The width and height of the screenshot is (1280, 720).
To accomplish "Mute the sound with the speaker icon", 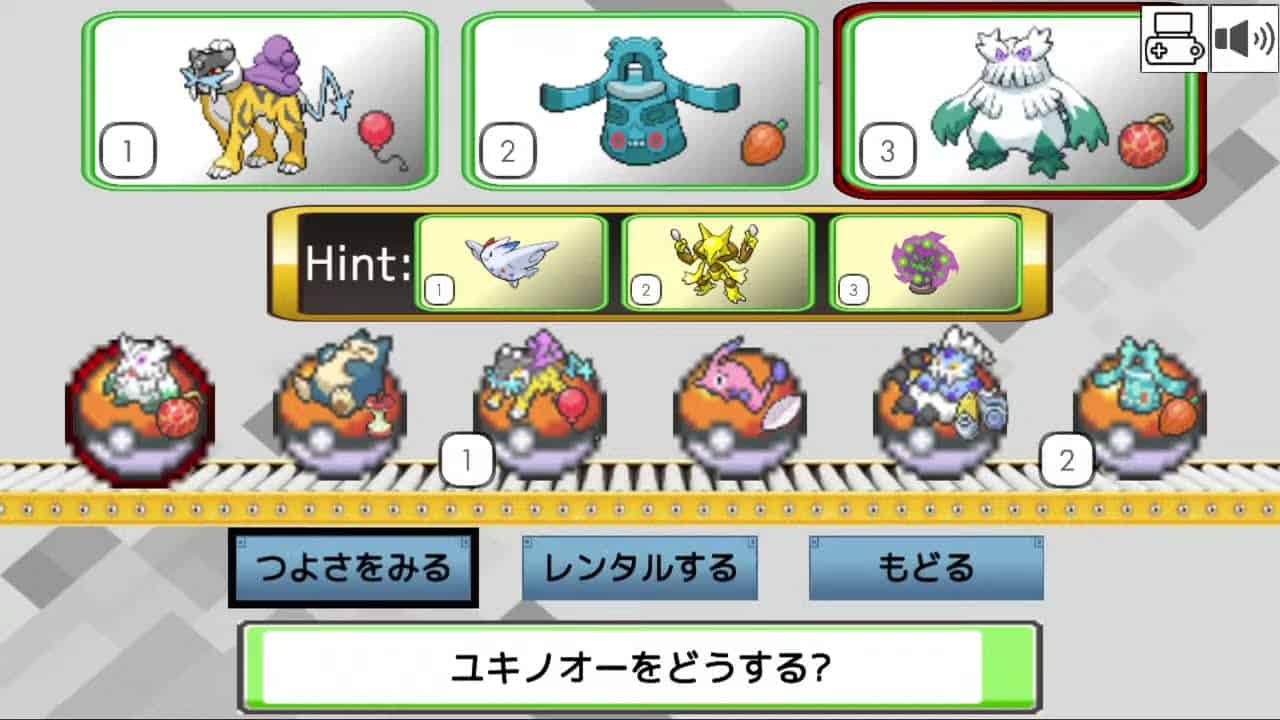I will click(x=1242, y=40).
